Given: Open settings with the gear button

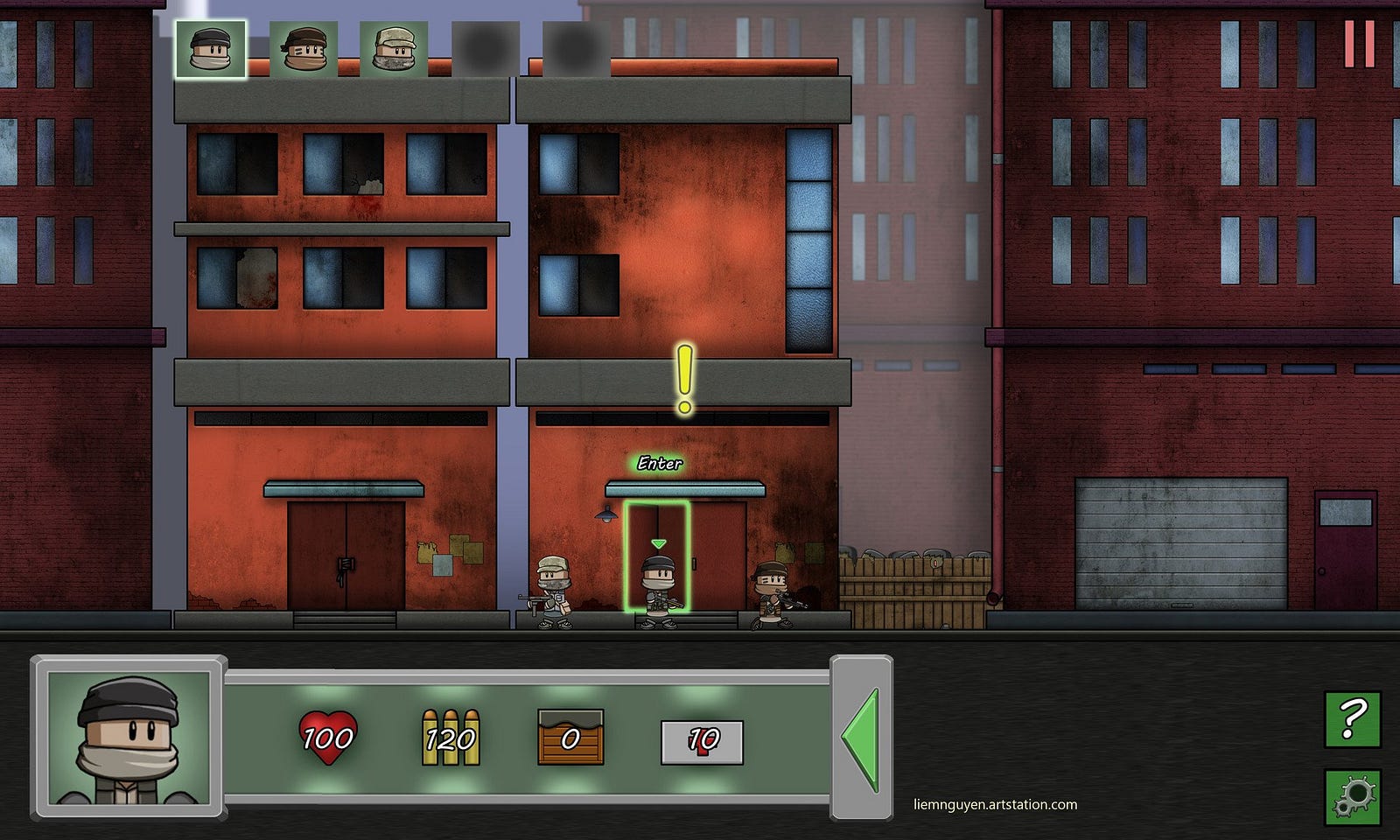Looking at the screenshot, I should click(1352, 796).
